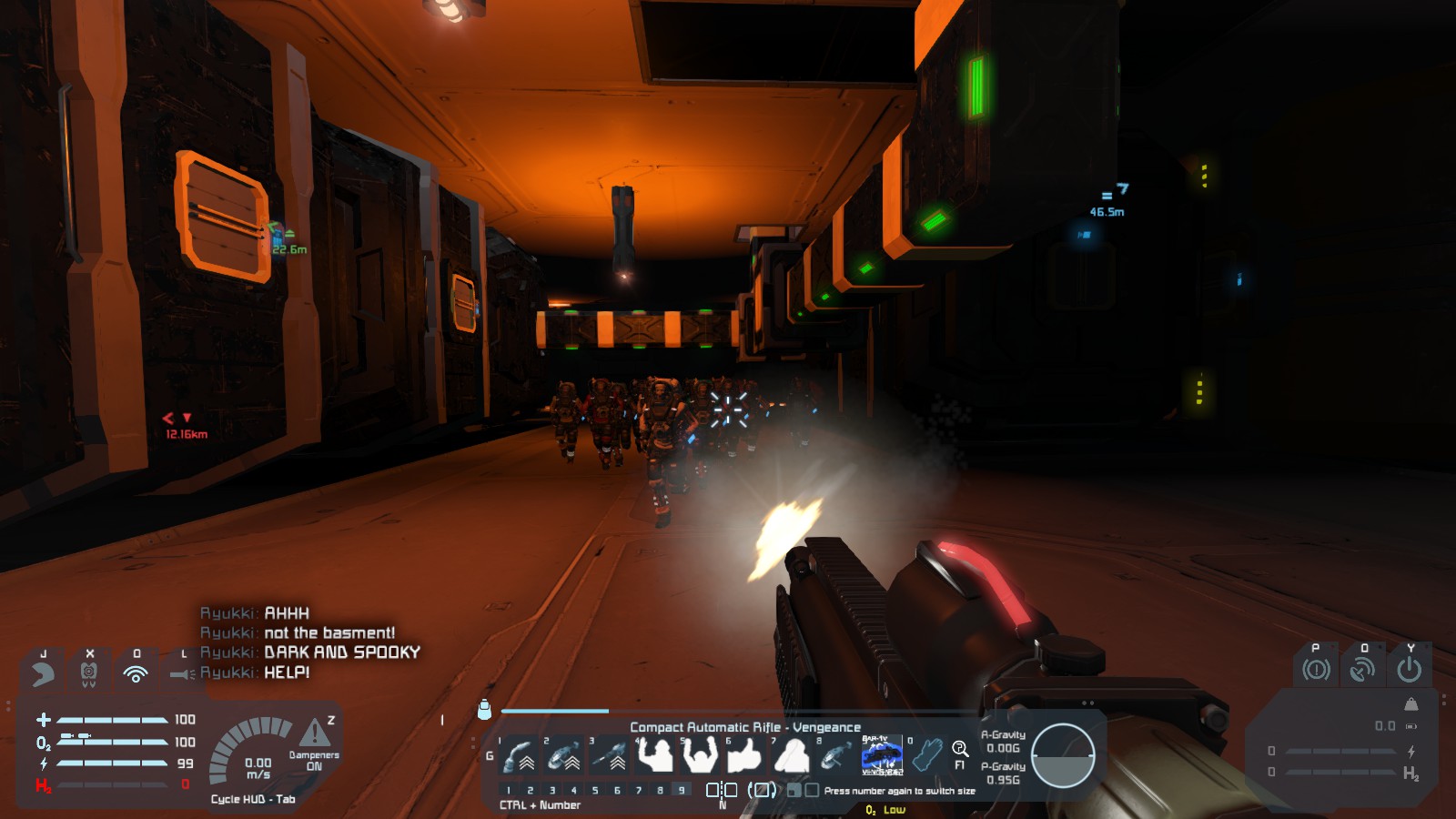Choose the waving emote in slot 4
Viewport: 1456px width, 819px height.
[655, 755]
